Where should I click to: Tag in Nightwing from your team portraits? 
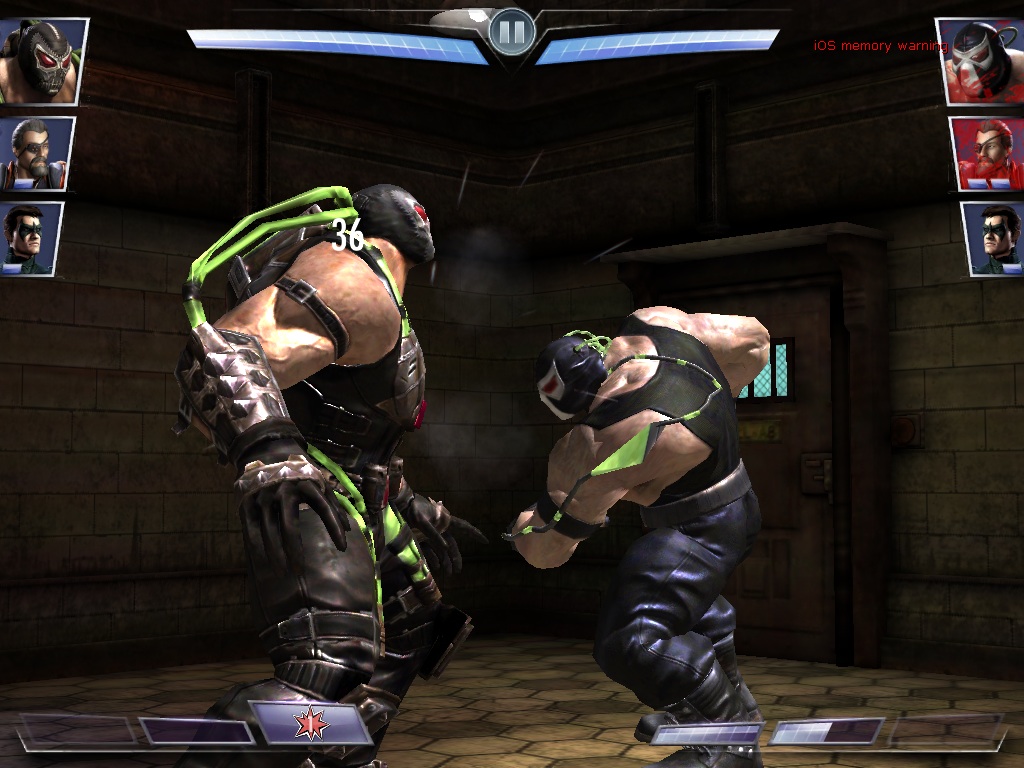tap(32, 238)
